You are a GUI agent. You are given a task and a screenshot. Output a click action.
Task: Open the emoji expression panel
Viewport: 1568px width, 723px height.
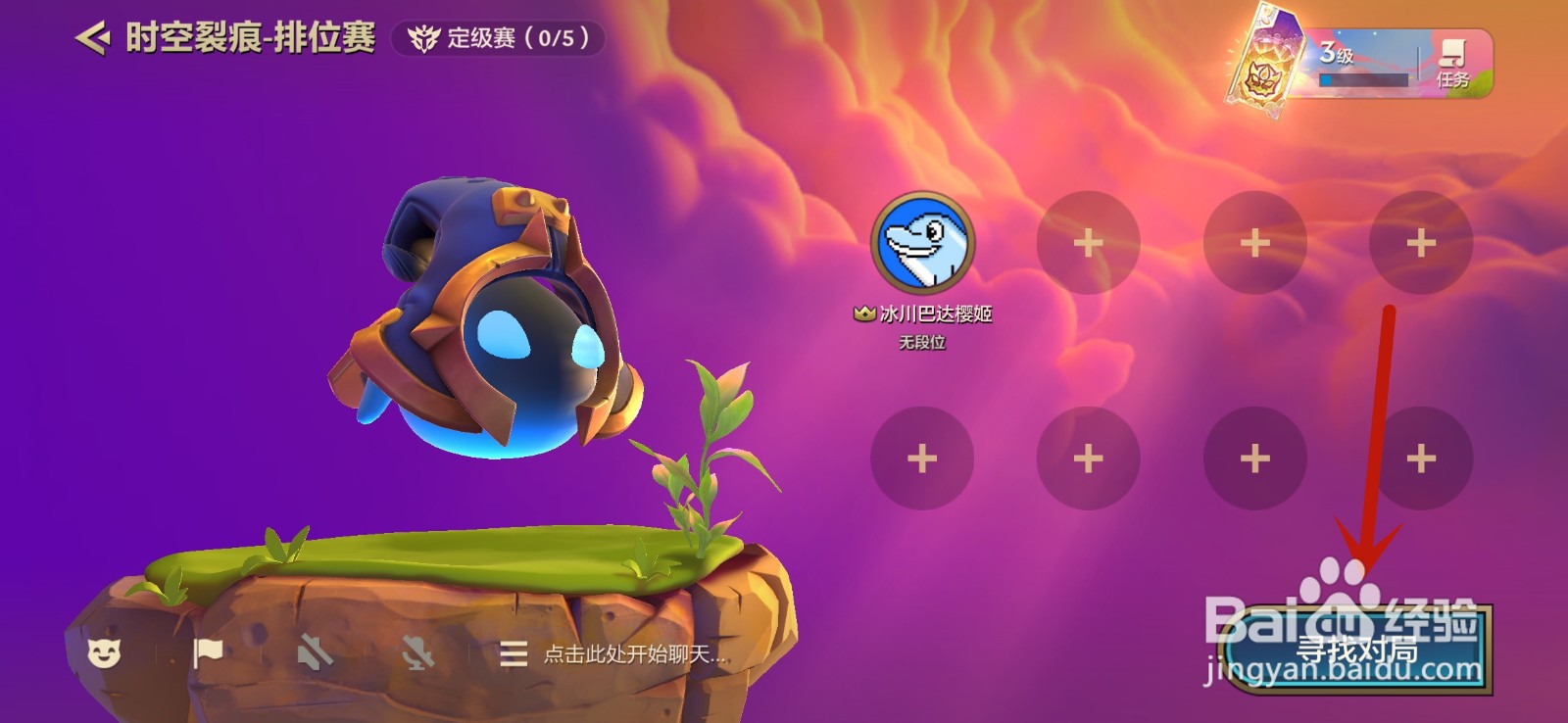[x=108, y=658]
